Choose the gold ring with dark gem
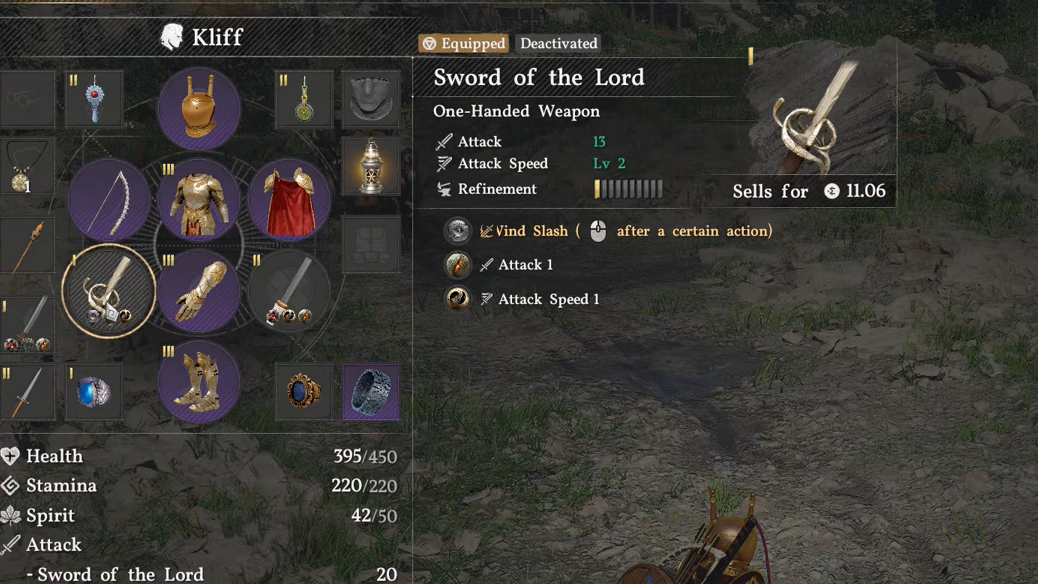 point(304,392)
